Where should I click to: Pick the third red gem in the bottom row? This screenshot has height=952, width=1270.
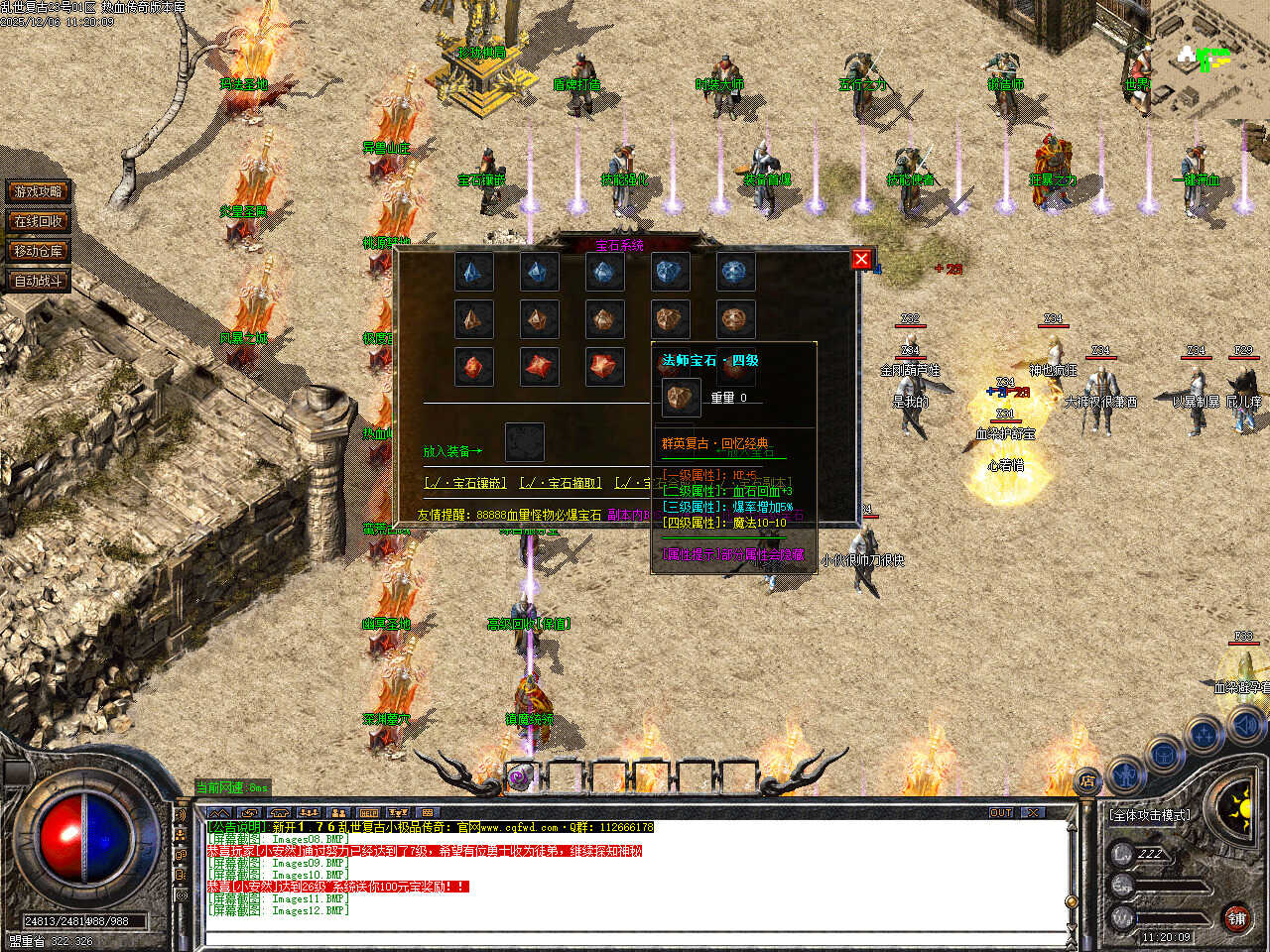point(604,367)
